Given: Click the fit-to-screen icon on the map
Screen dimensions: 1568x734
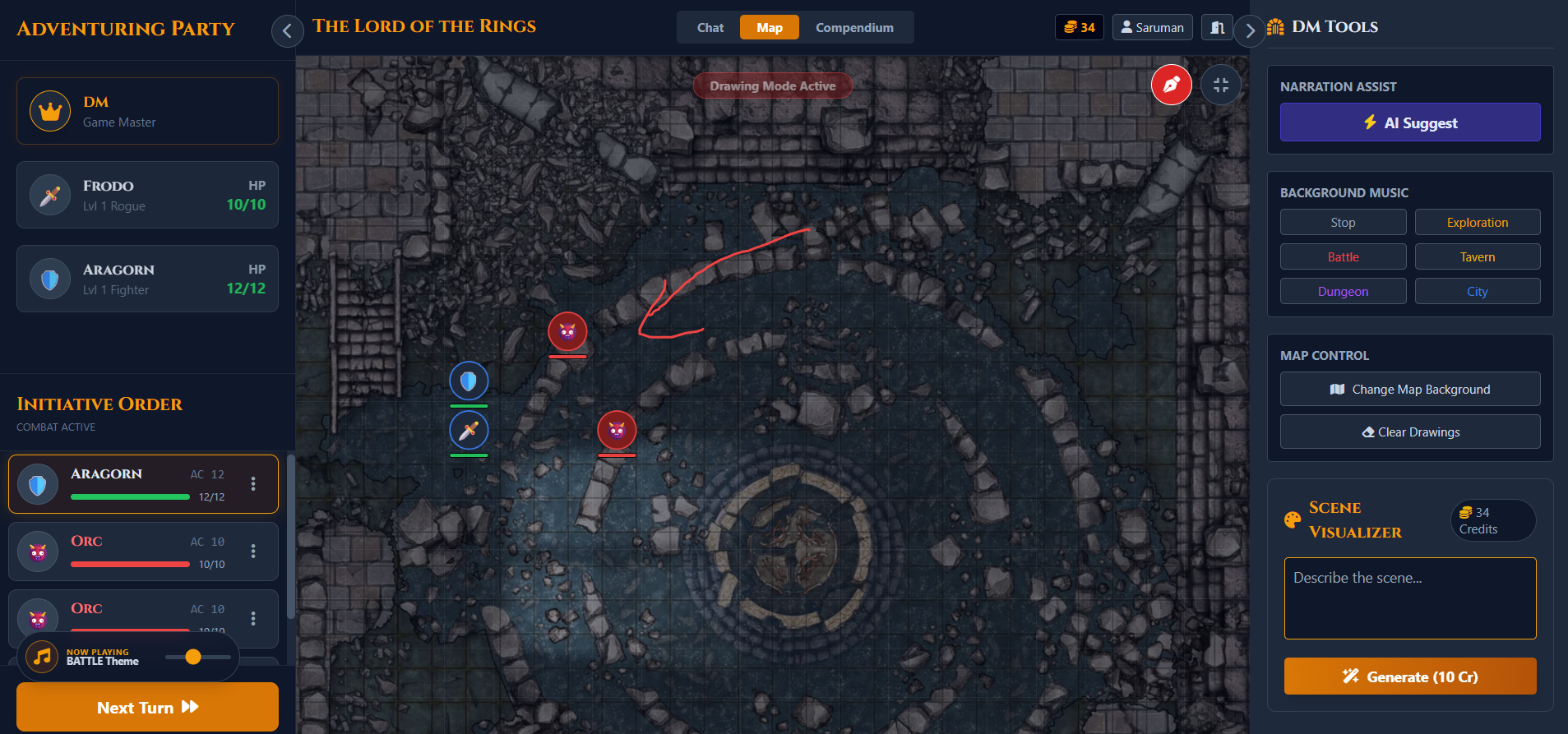Looking at the screenshot, I should point(1221,84).
